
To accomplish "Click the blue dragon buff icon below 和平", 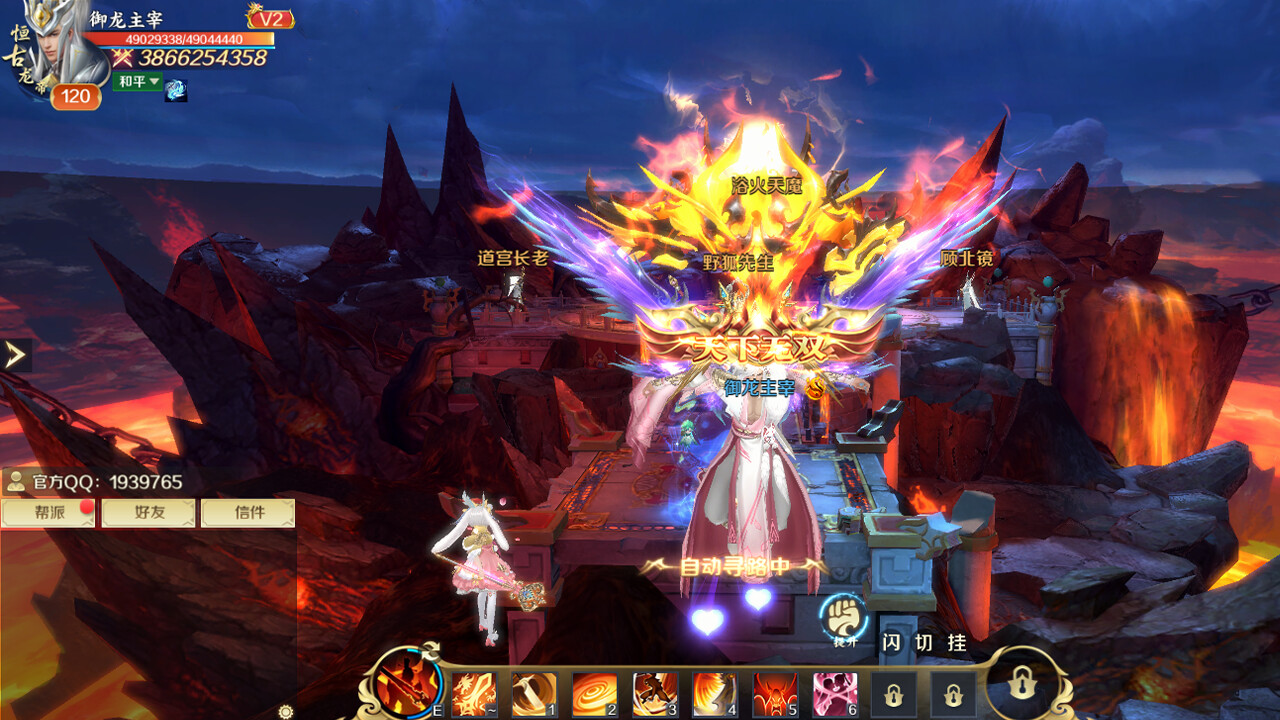I will tap(176, 90).
